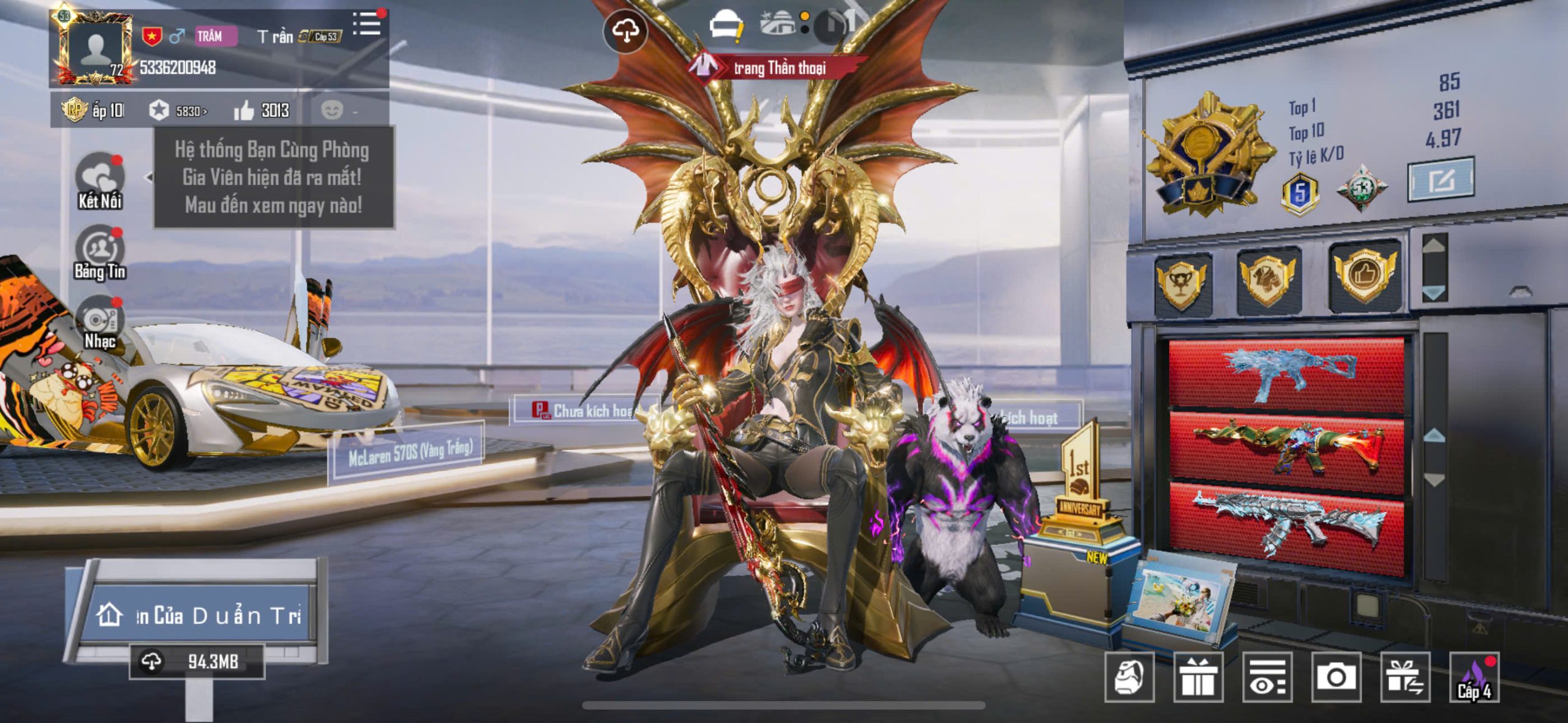The height and width of the screenshot is (723, 1568).
Task: Start the 94.3MB resource download
Action: coord(196,662)
